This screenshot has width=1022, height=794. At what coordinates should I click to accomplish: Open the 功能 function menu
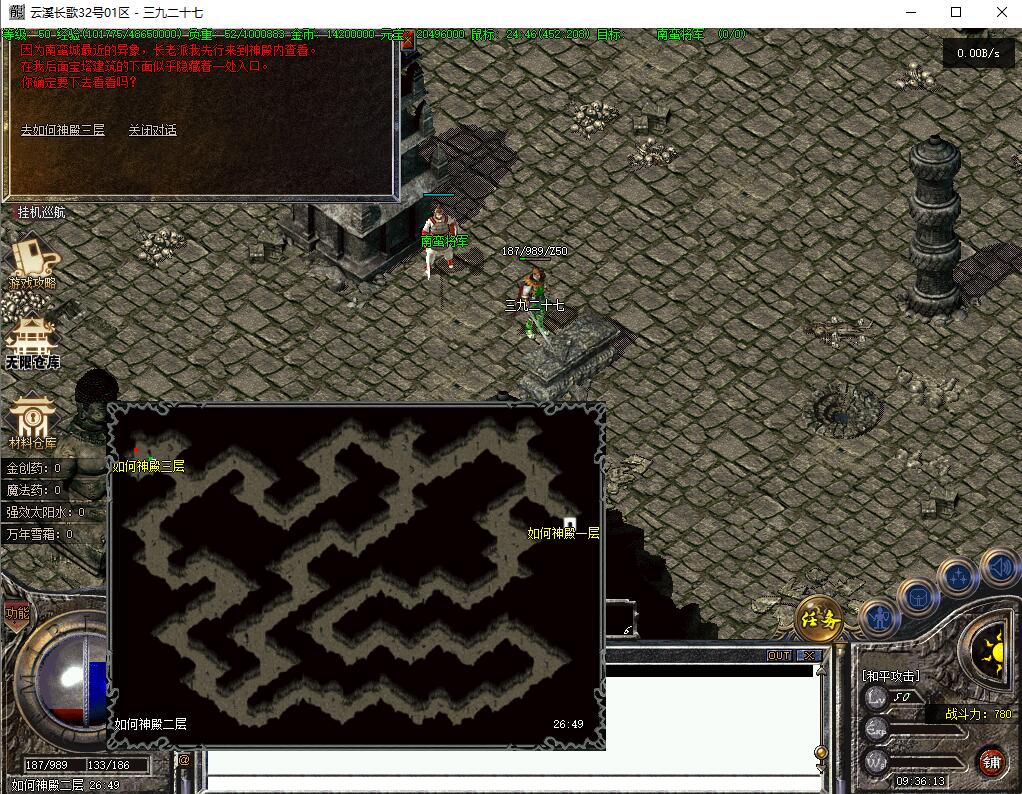point(17,613)
